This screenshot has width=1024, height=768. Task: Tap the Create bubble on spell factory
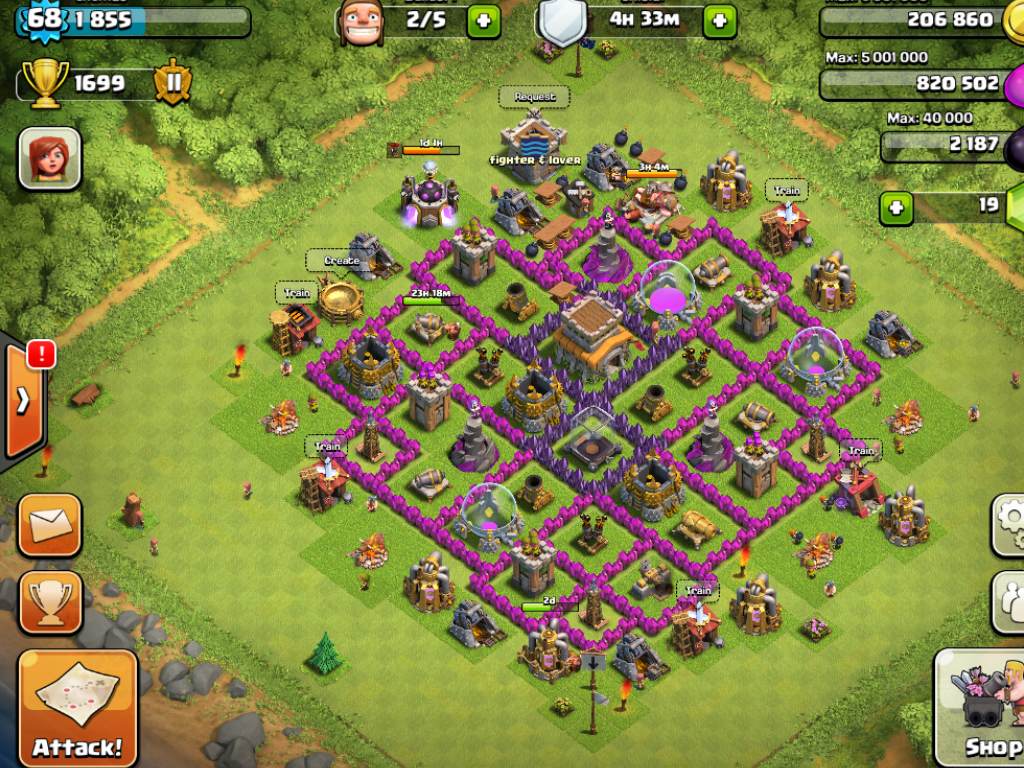[340, 261]
